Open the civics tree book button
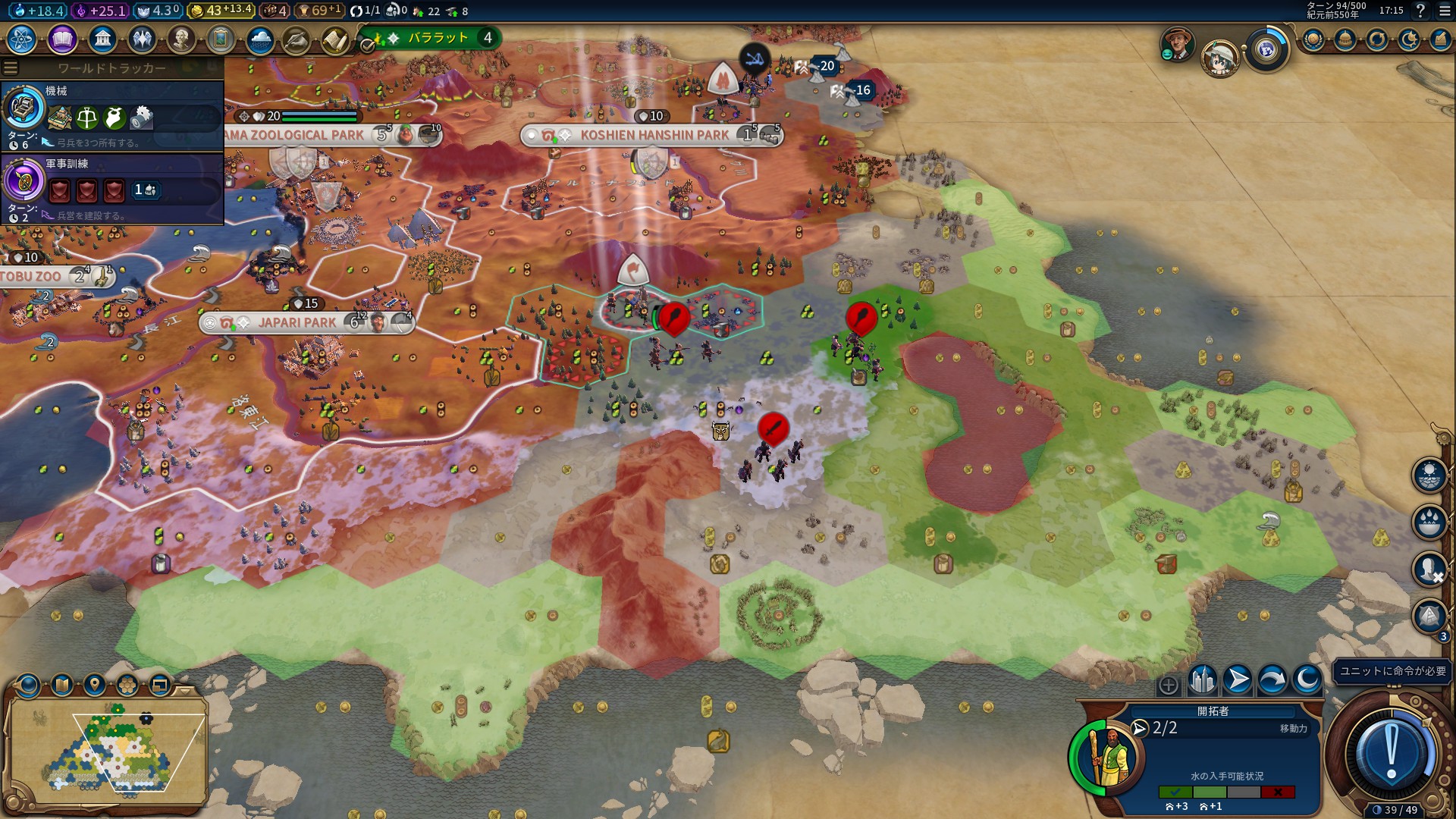The height and width of the screenshot is (819, 1456). [62, 39]
